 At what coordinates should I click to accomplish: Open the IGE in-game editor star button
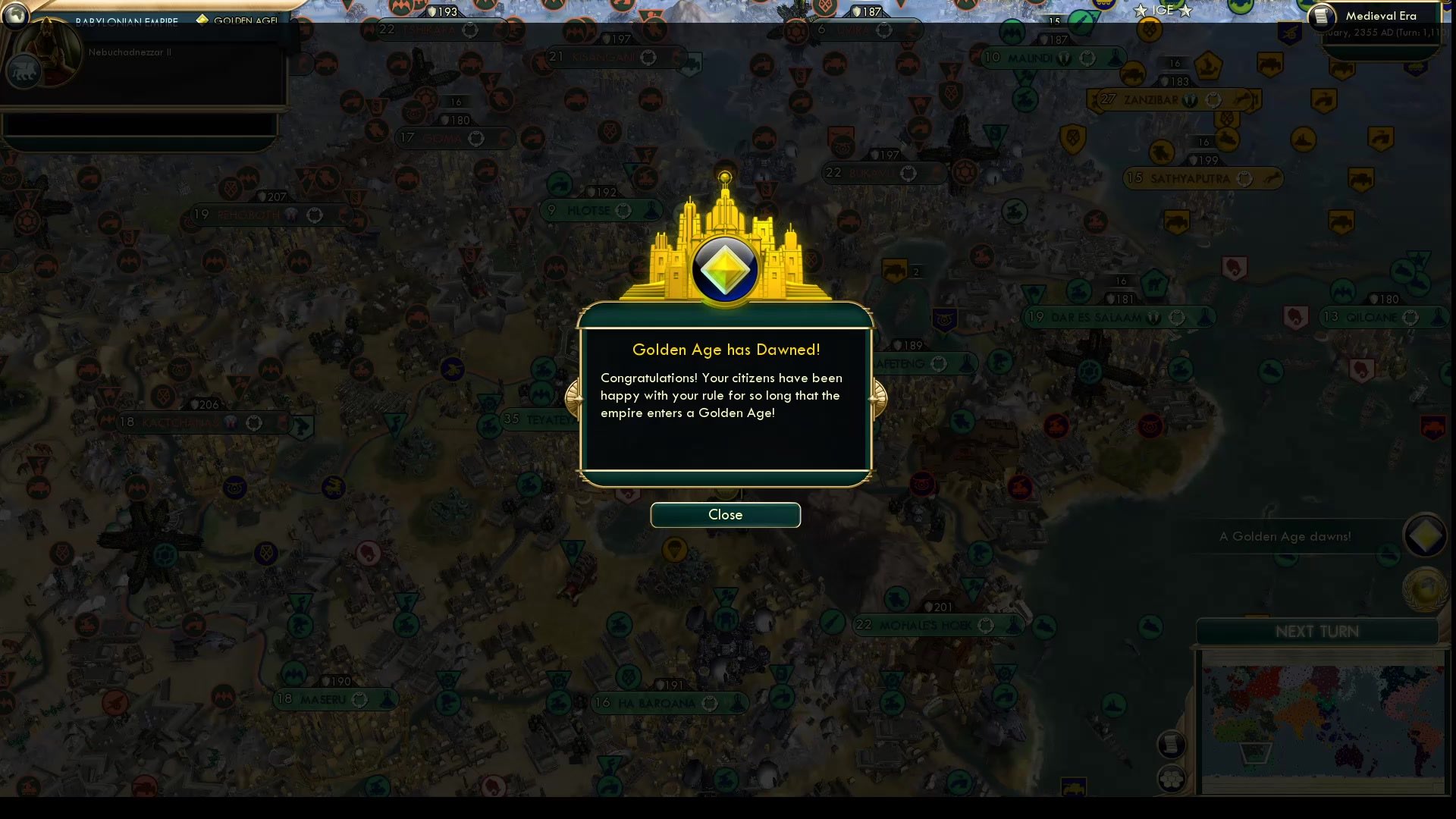tap(1163, 11)
